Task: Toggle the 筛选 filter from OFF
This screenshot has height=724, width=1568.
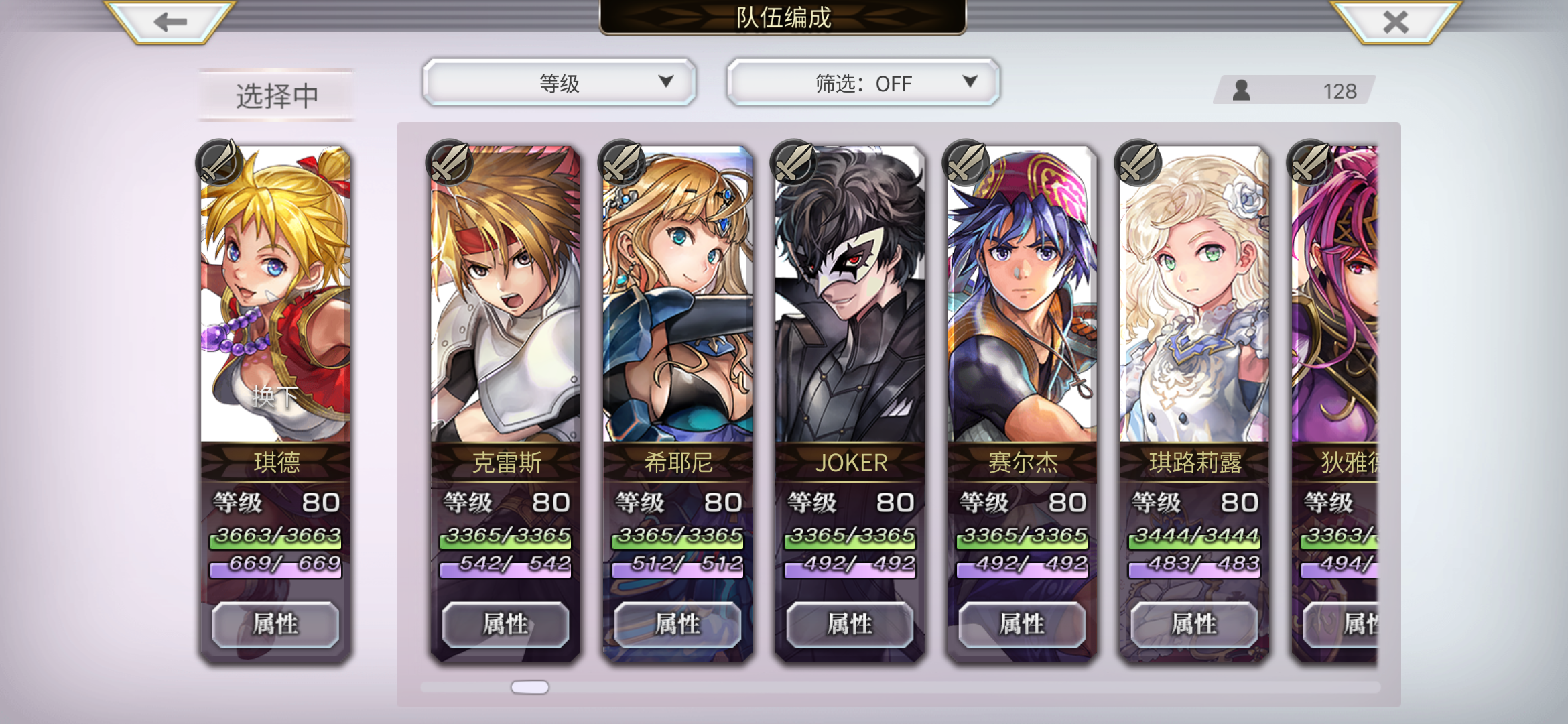Action: [863, 83]
